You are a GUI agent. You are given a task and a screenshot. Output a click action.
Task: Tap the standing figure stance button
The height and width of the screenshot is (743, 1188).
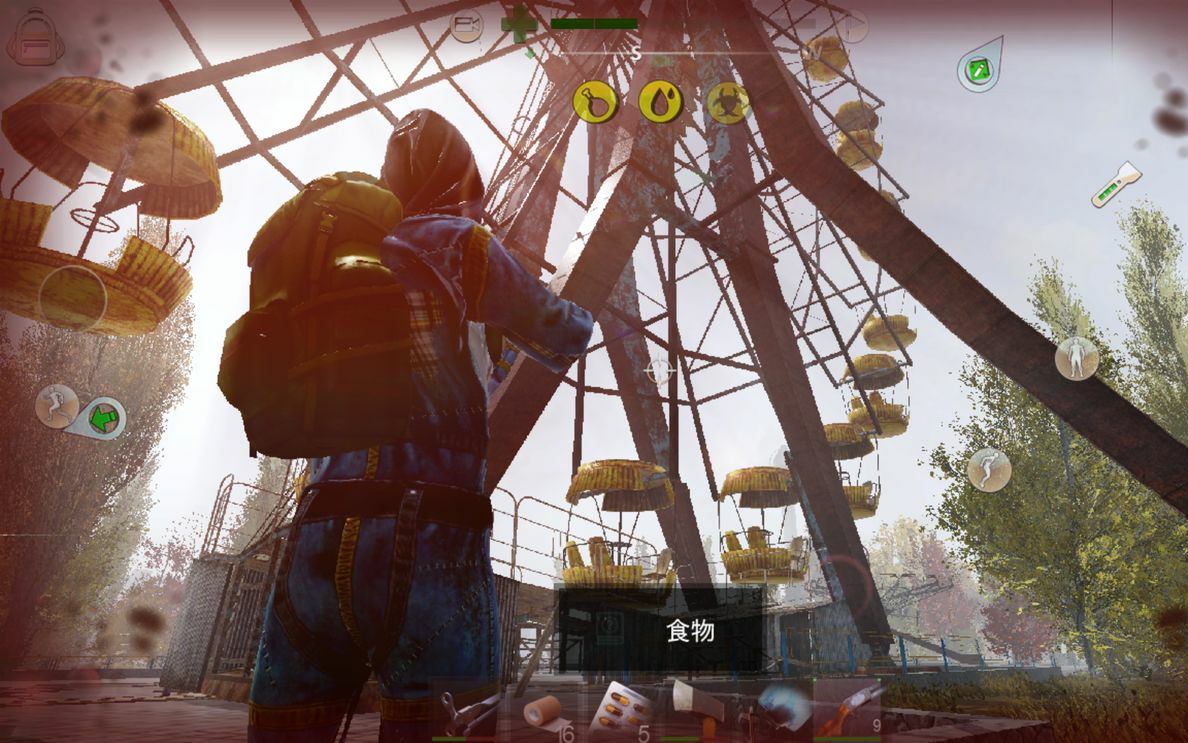[x=1076, y=358]
